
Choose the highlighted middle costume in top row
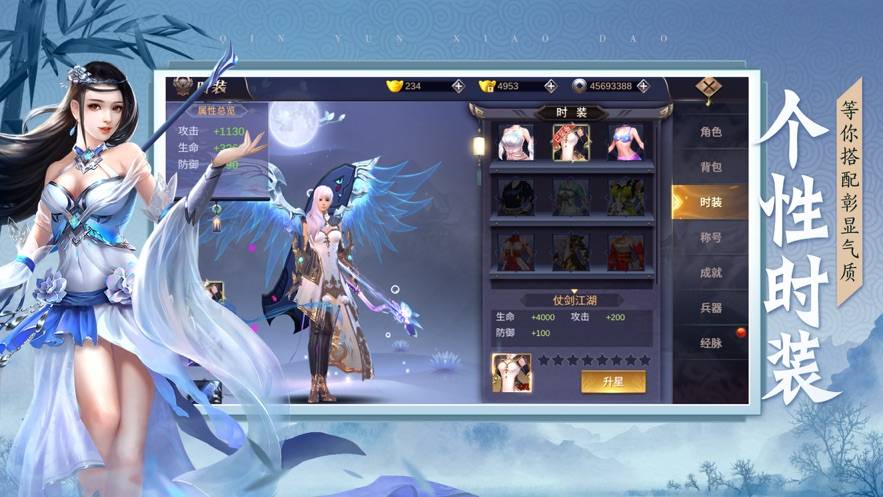[x=571, y=142]
